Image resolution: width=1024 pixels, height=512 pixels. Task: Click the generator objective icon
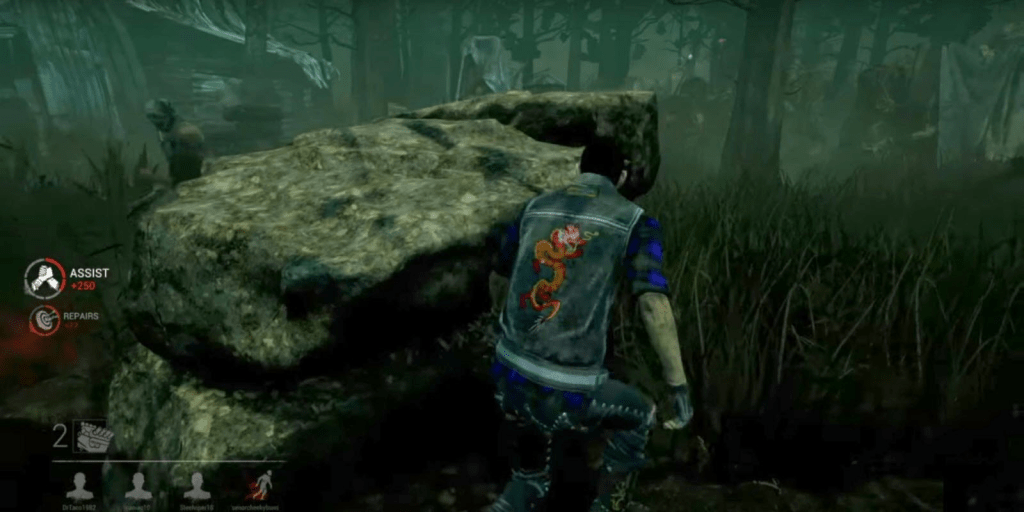click(x=92, y=436)
